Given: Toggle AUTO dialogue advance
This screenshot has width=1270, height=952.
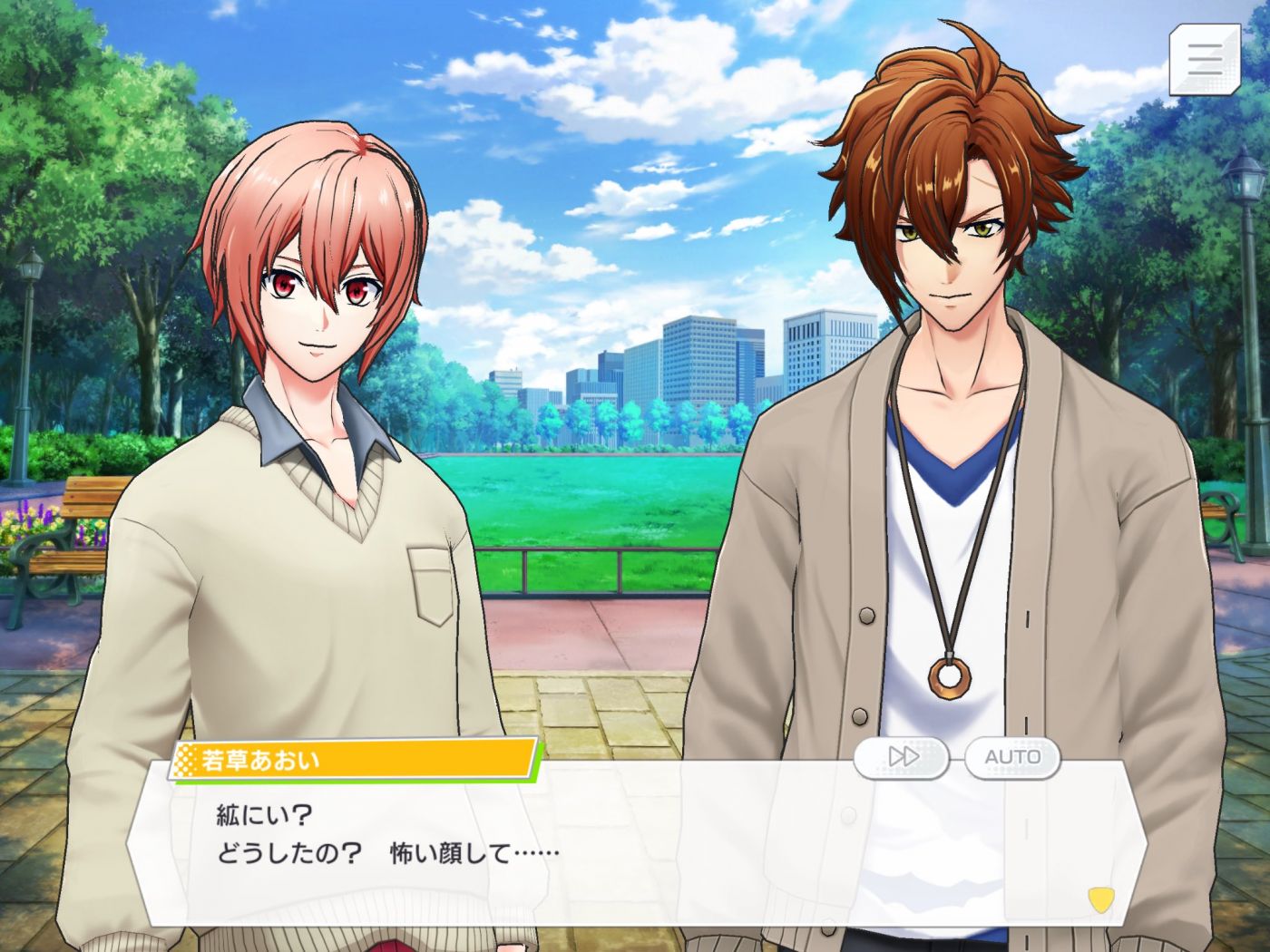Looking at the screenshot, I should click(x=1012, y=757).
